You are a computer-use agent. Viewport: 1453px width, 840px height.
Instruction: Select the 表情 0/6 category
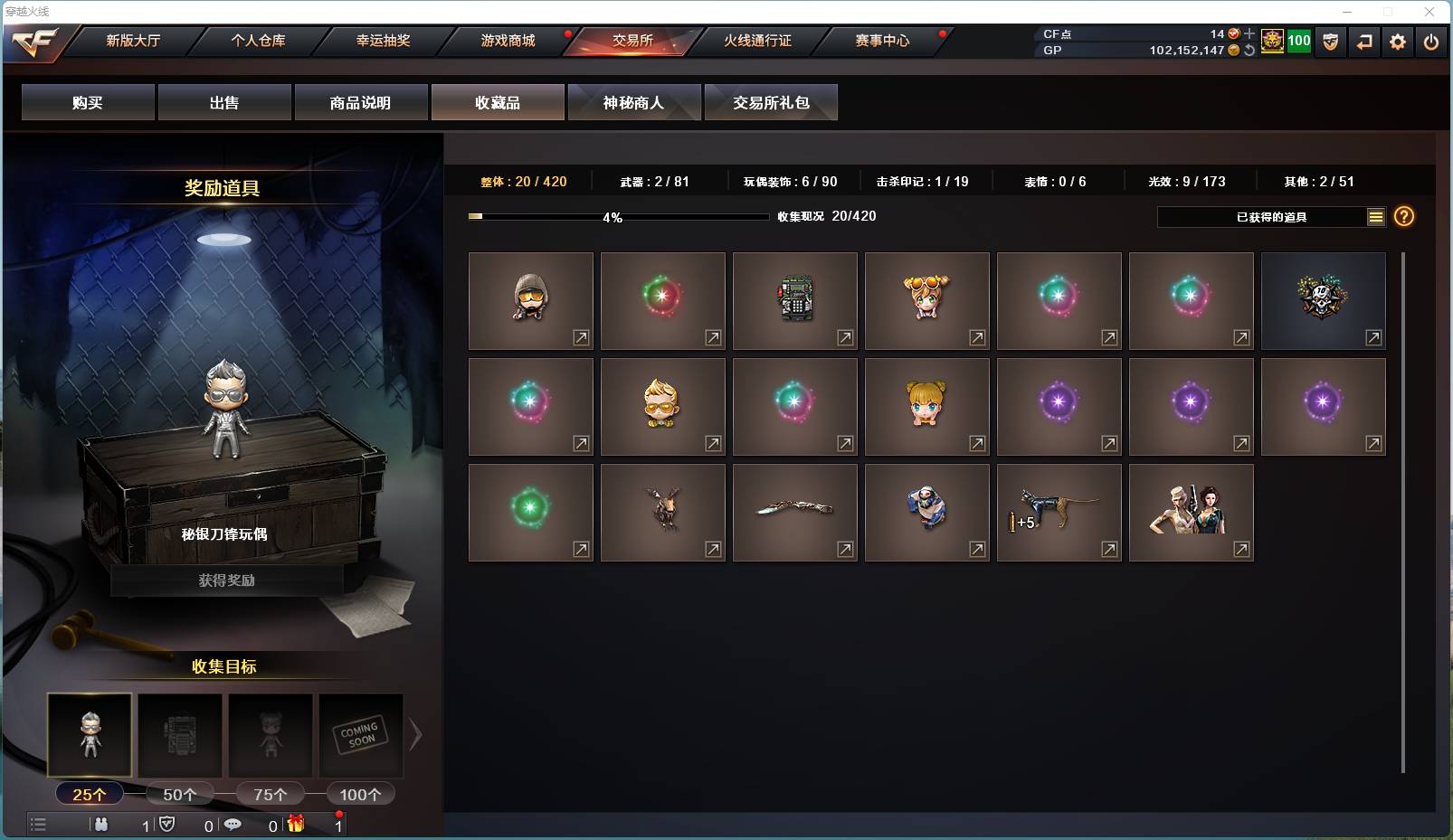pos(1058,181)
